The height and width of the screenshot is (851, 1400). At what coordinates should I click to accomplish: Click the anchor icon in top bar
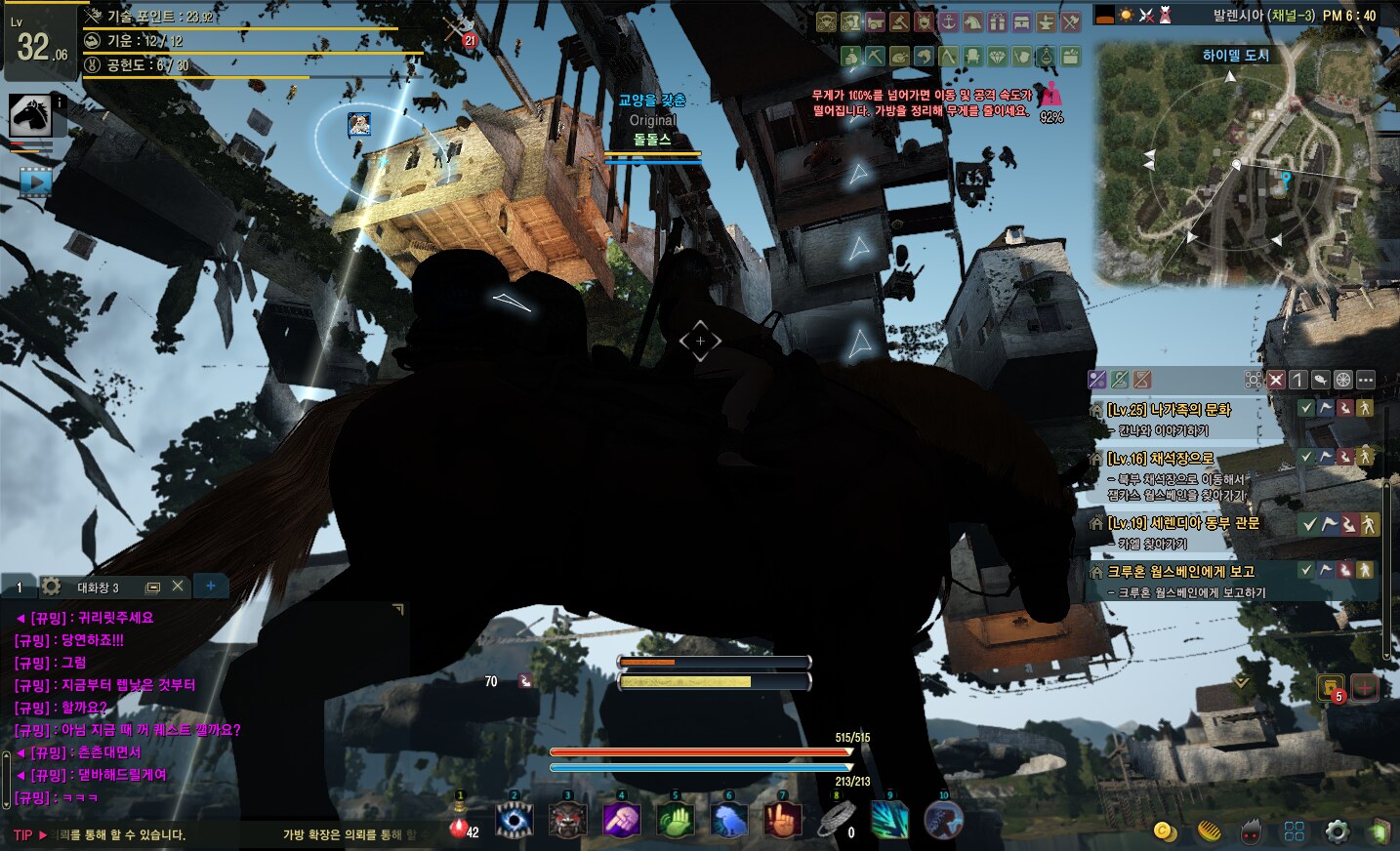(x=948, y=22)
